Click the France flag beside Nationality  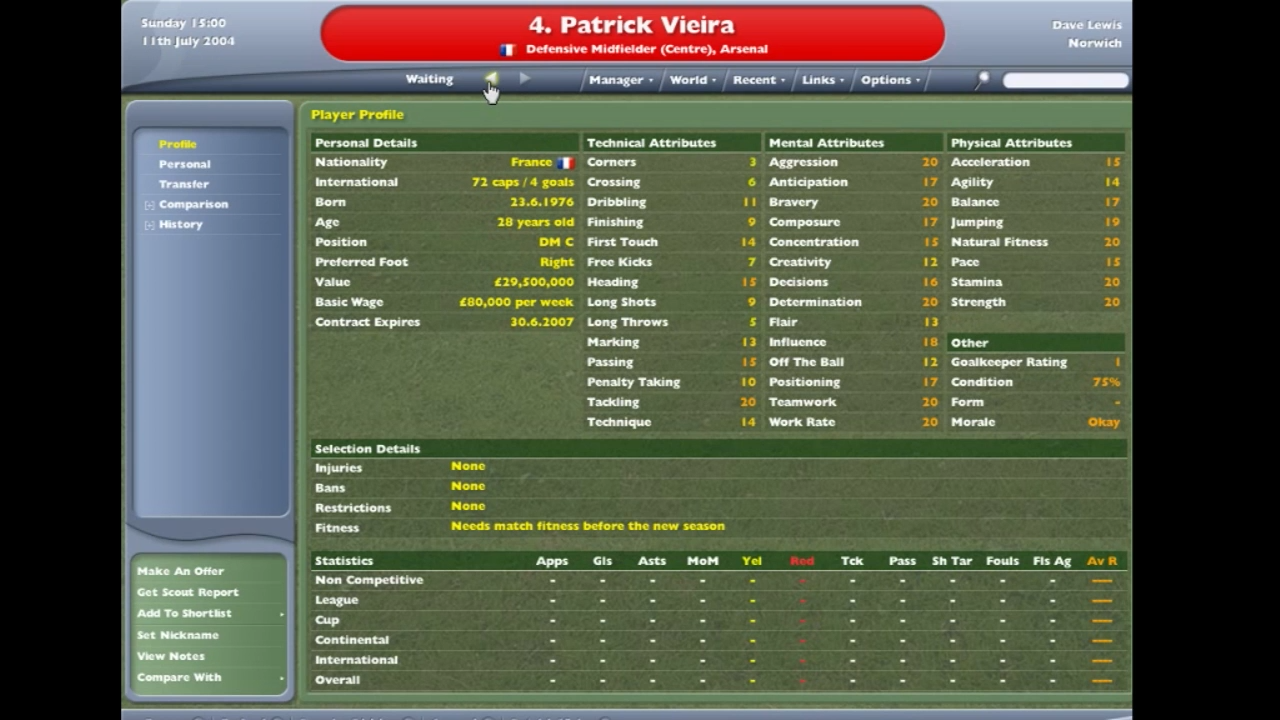click(566, 162)
